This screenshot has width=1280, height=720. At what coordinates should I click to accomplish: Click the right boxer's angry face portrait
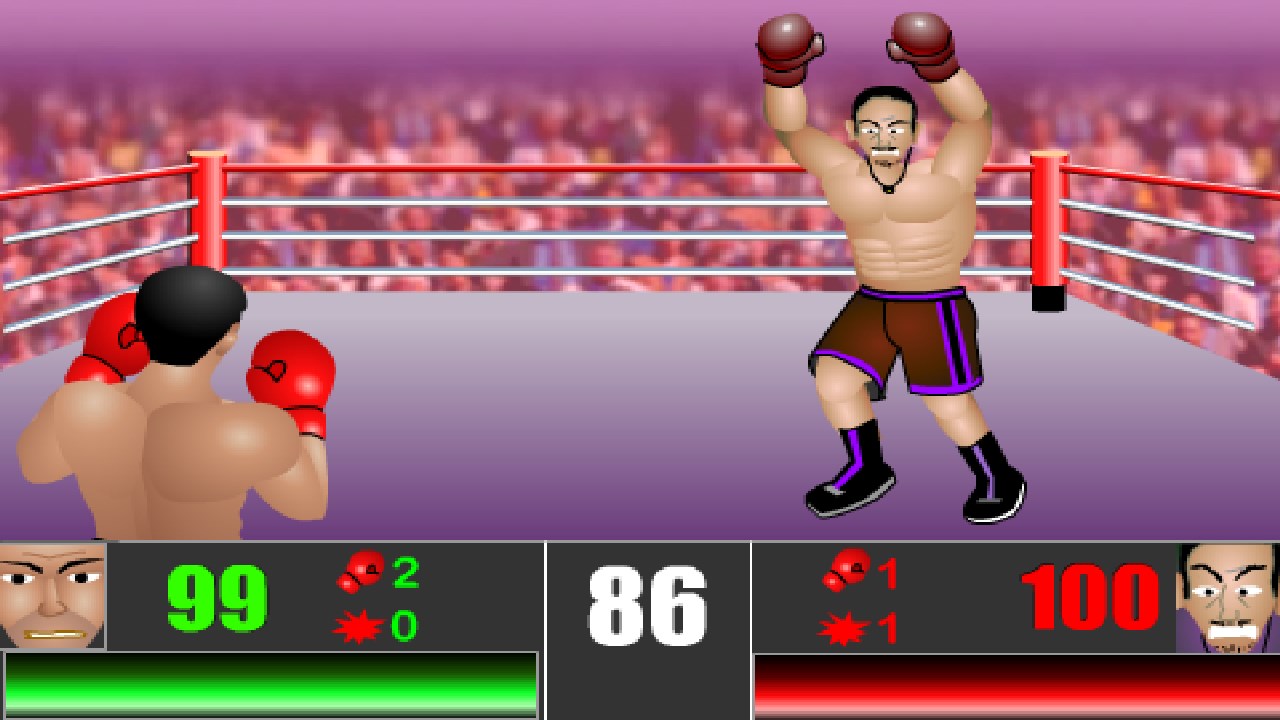coord(1230,595)
